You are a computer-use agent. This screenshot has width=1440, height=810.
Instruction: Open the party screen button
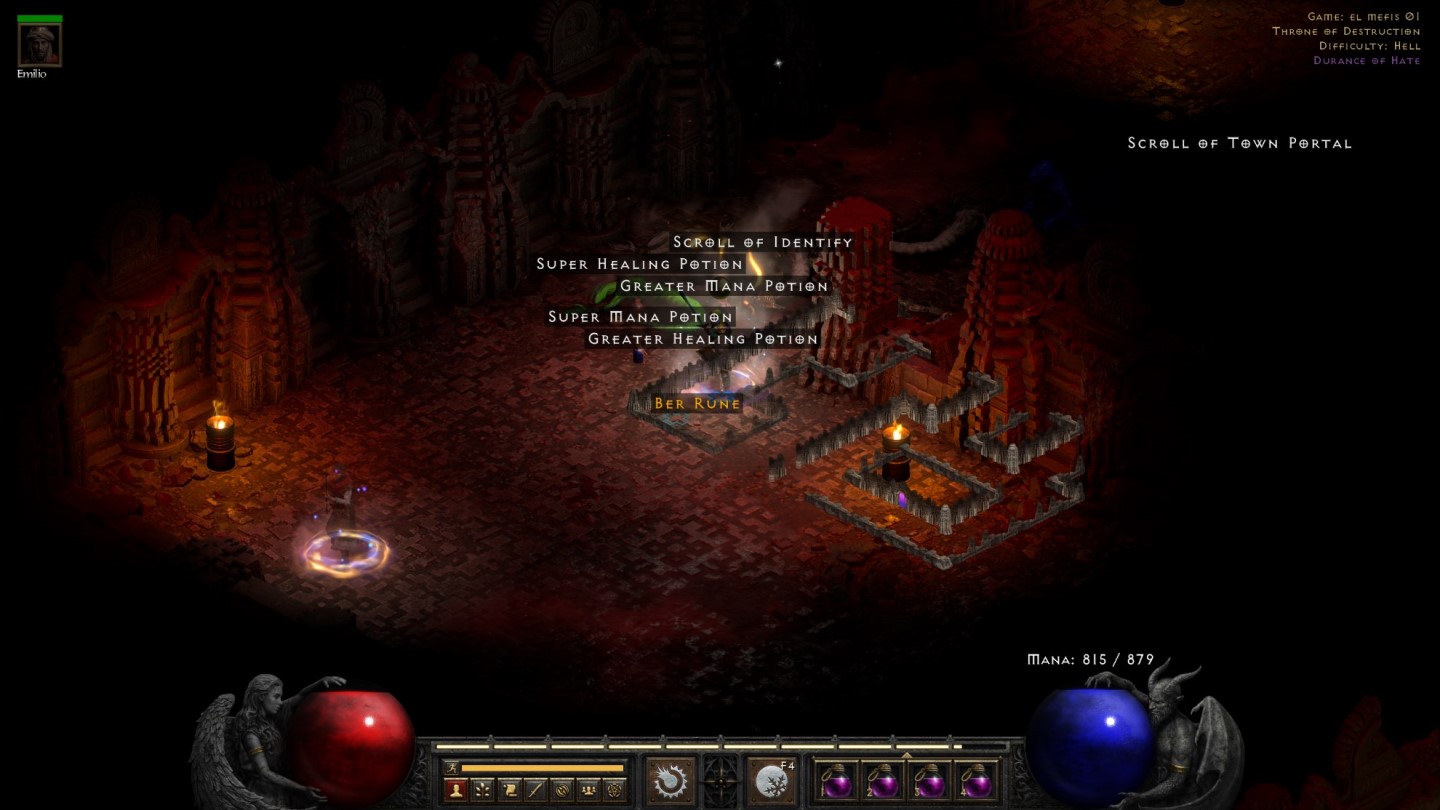(x=588, y=789)
